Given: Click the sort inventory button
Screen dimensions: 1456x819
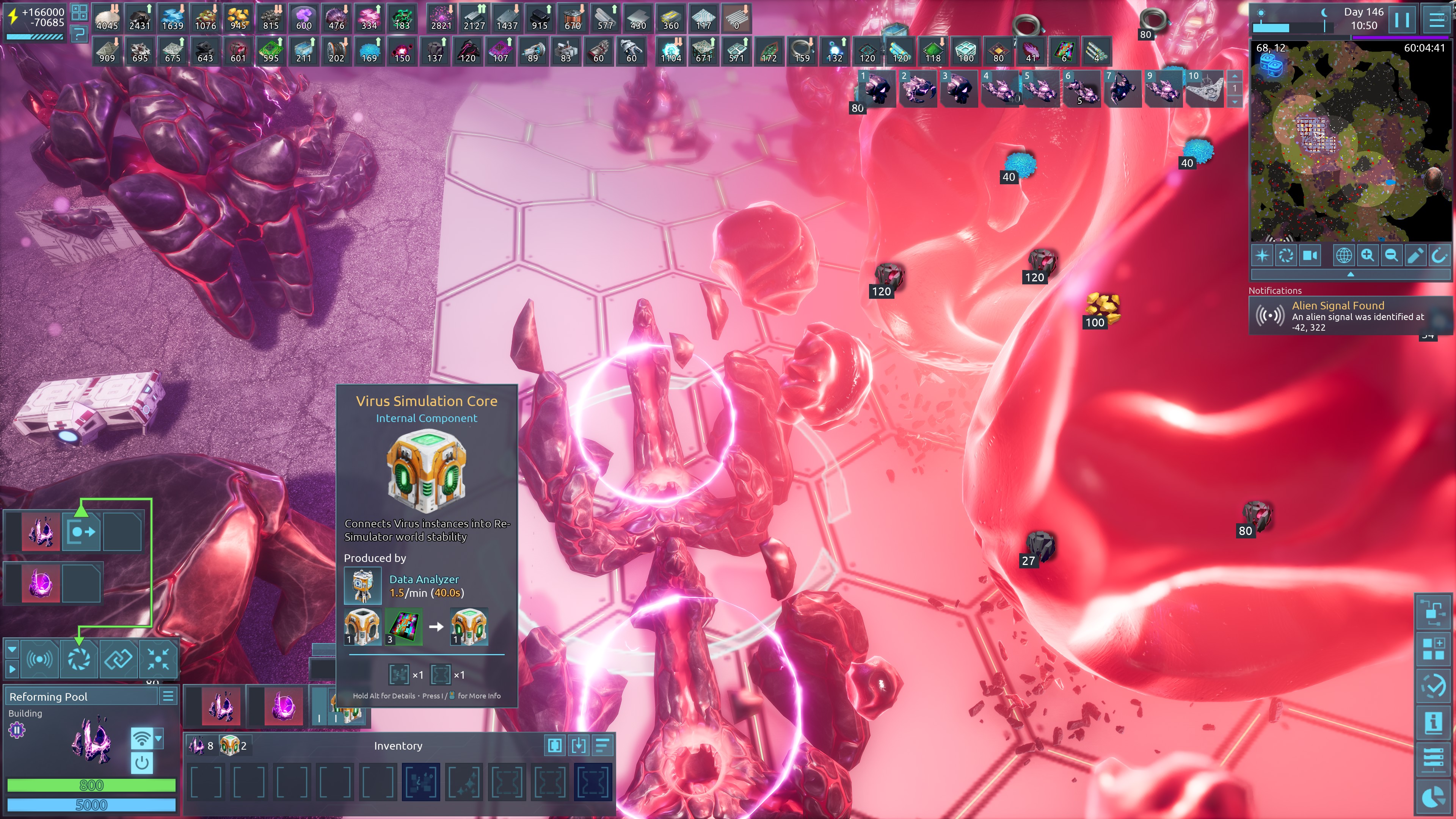Looking at the screenshot, I should pos(602,745).
